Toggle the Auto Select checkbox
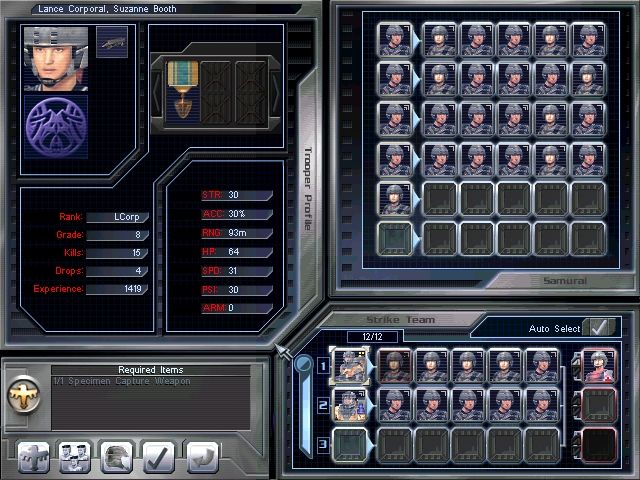This screenshot has width=640, height=480. (599, 327)
